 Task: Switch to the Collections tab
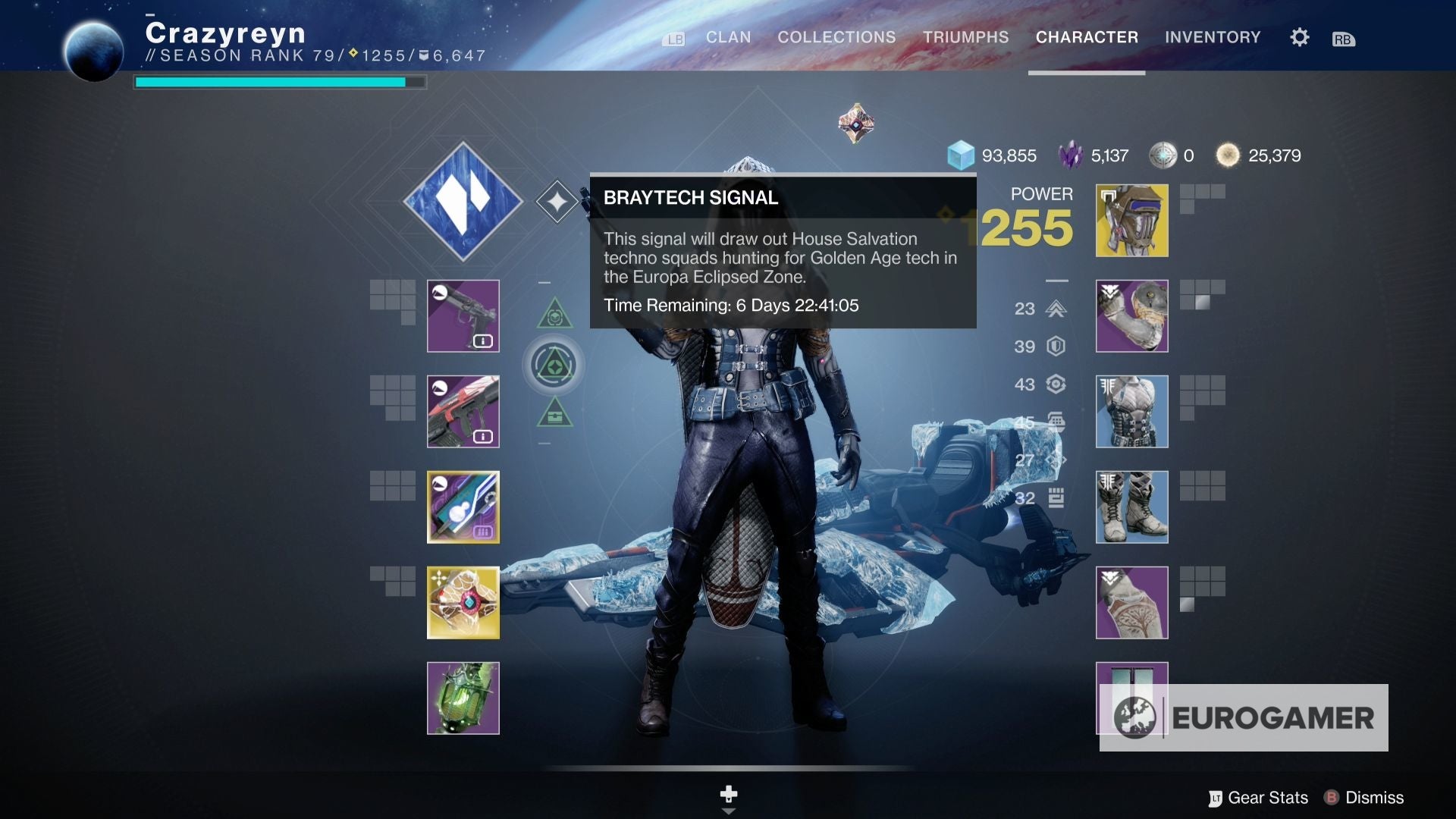click(836, 37)
